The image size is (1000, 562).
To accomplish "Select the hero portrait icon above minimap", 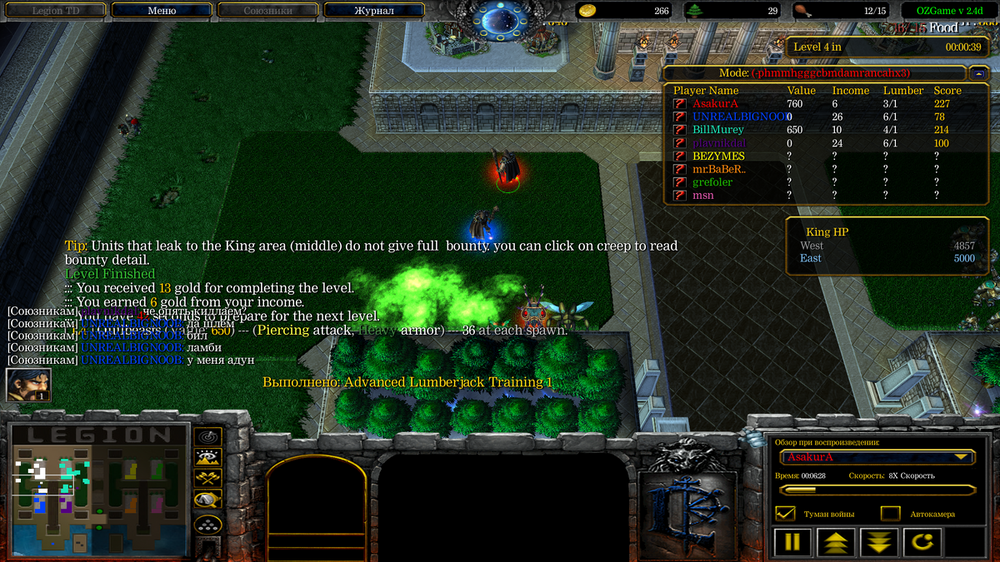I will coord(28,385).
